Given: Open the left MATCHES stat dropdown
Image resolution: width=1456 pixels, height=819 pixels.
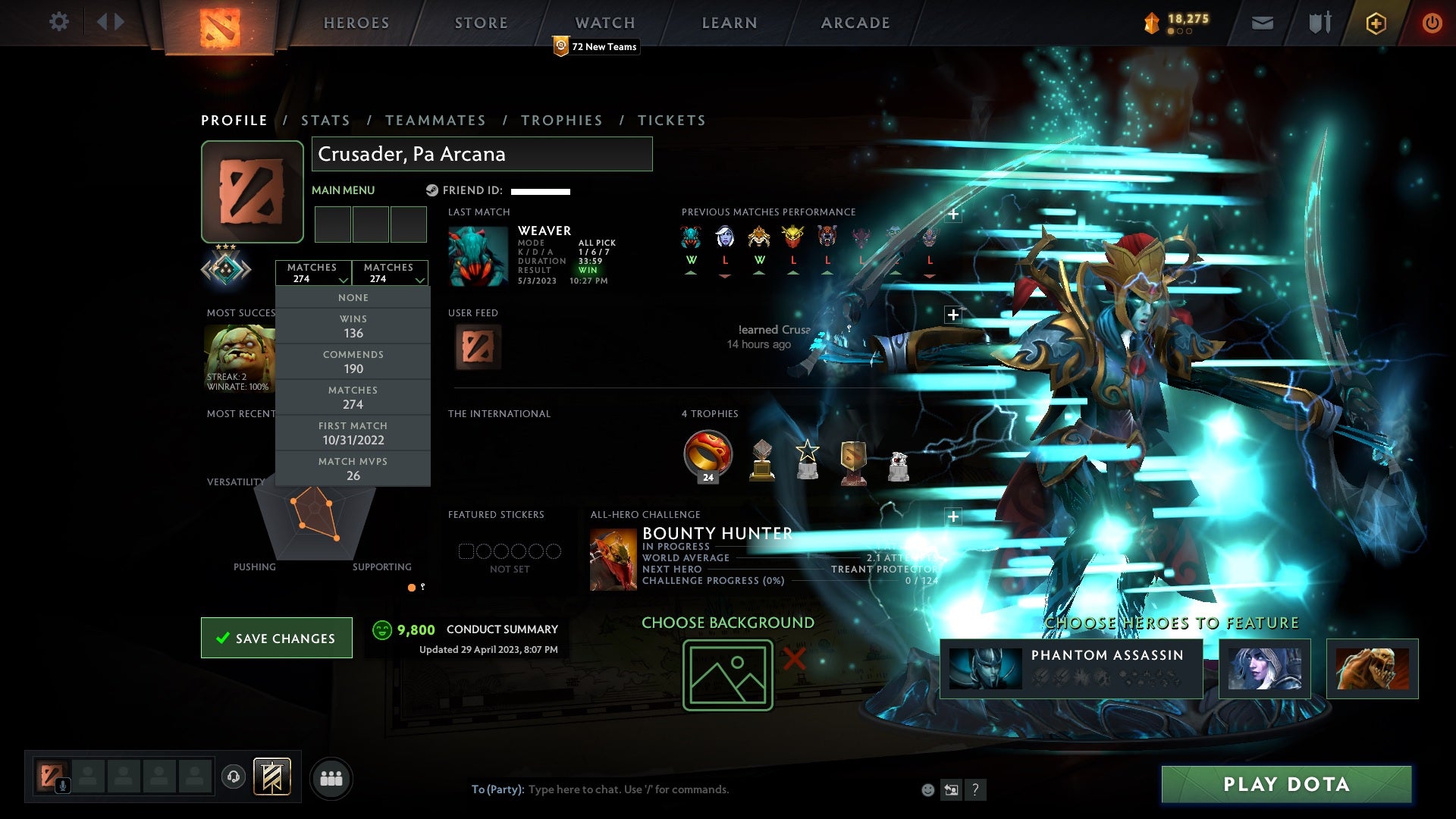Looking at the screenshot, I should (313, 273).
